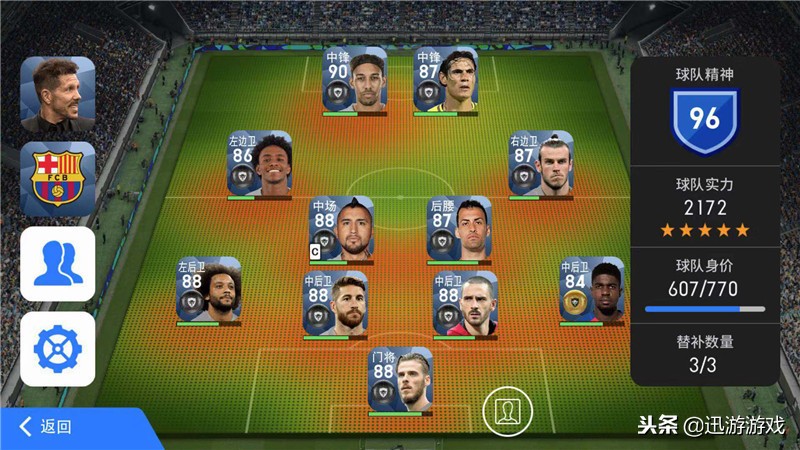Open the squad members icon button
Screen dimensions: 800x450
58,263
